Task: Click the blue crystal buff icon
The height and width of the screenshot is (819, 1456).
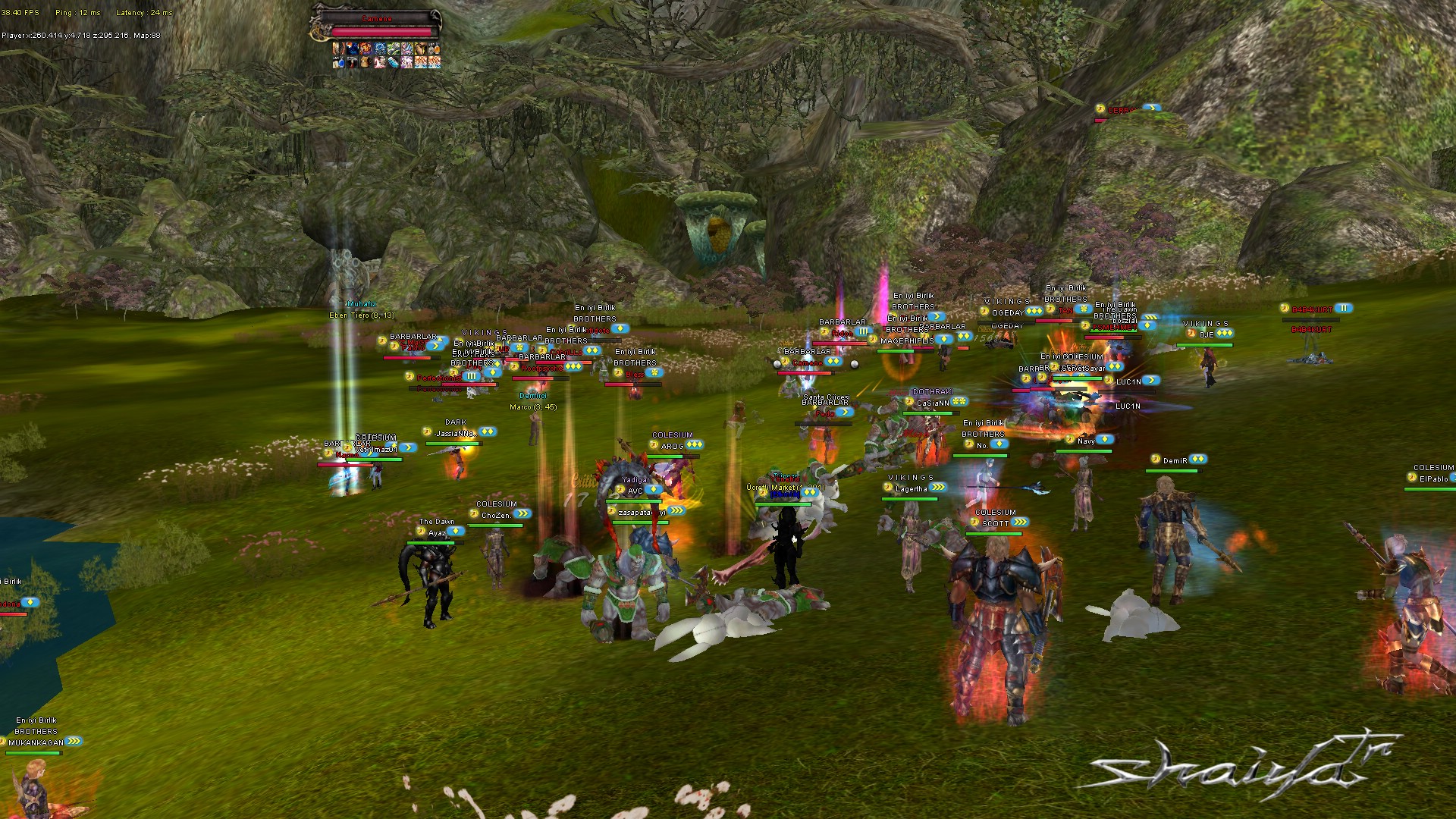Action: pyautogui.click(x=394, y=62)
